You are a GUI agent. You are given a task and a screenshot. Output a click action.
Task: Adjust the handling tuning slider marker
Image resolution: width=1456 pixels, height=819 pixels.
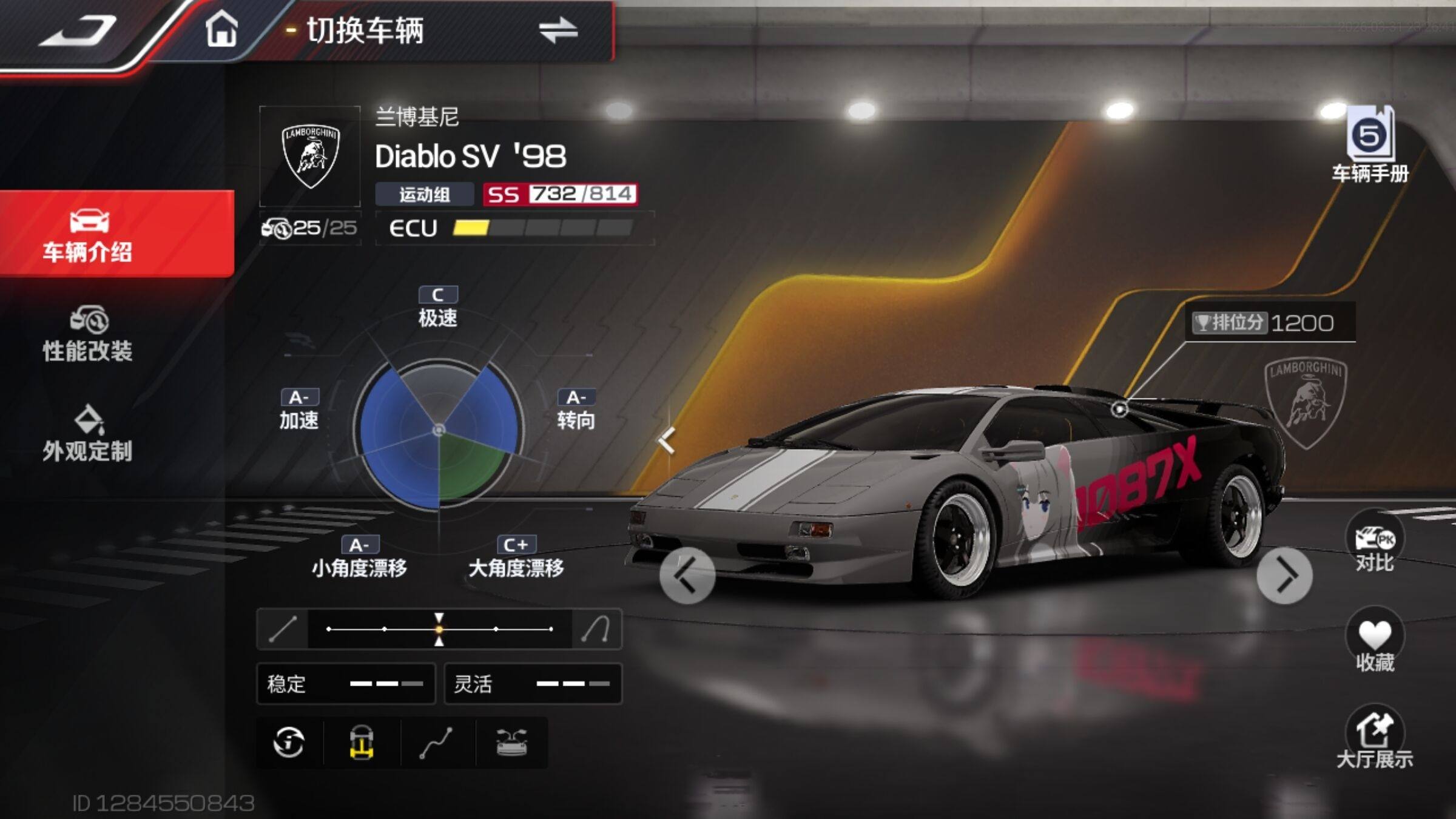(439, 629)
